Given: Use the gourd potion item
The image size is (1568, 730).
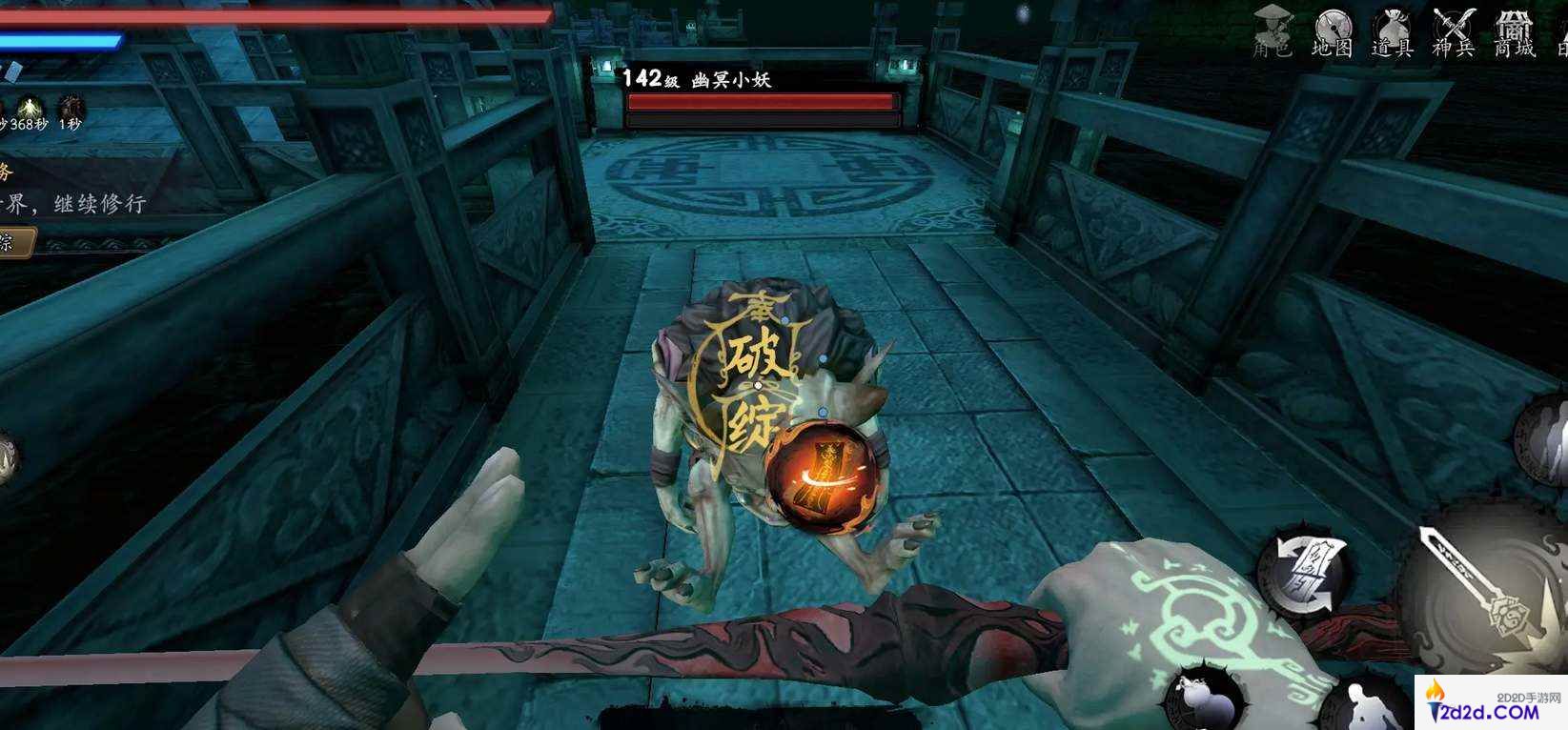Looking at the screenshot, I should [x=1201, y=699].
